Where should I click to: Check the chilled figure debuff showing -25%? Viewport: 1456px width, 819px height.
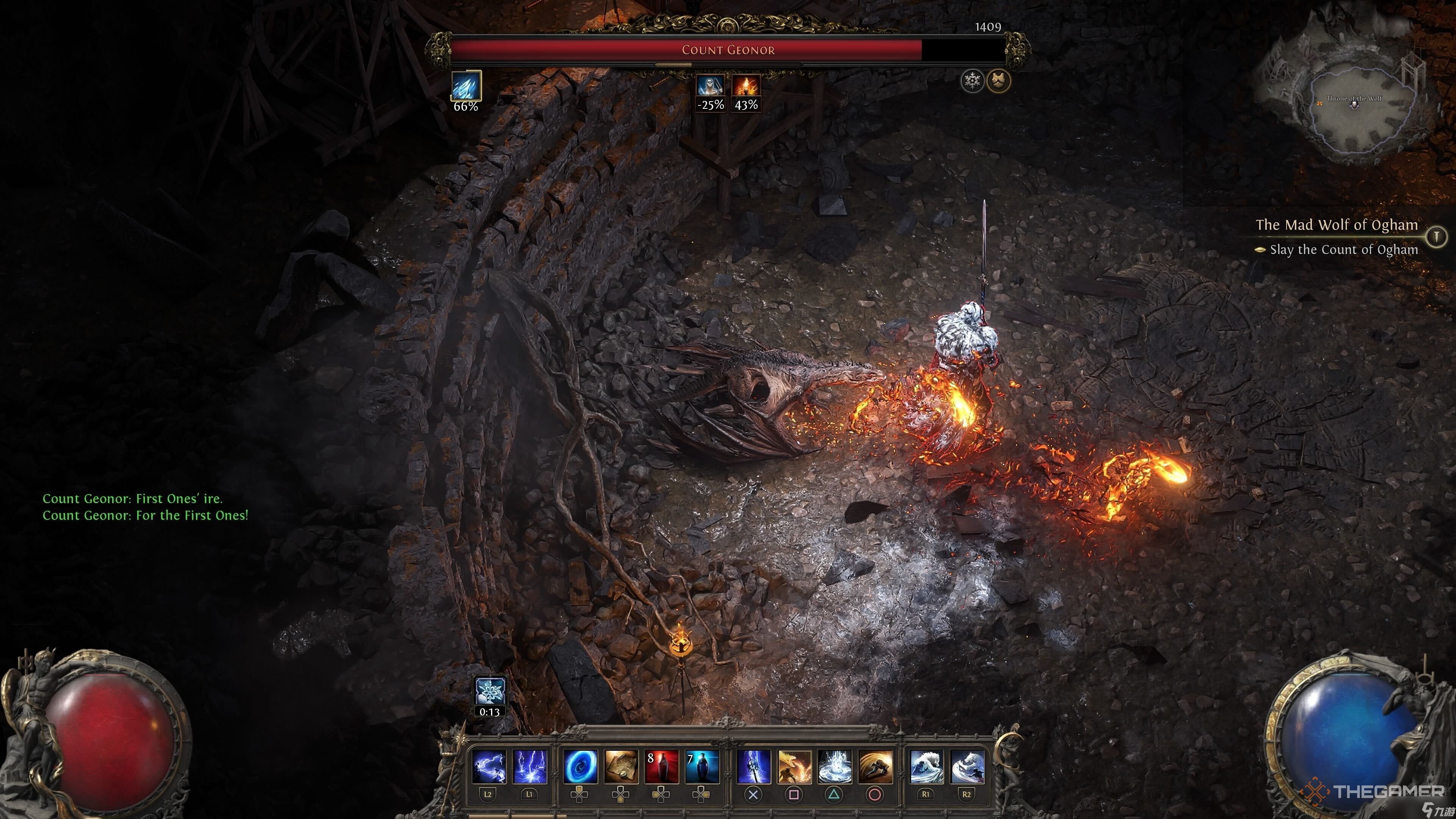click(710, 86)
